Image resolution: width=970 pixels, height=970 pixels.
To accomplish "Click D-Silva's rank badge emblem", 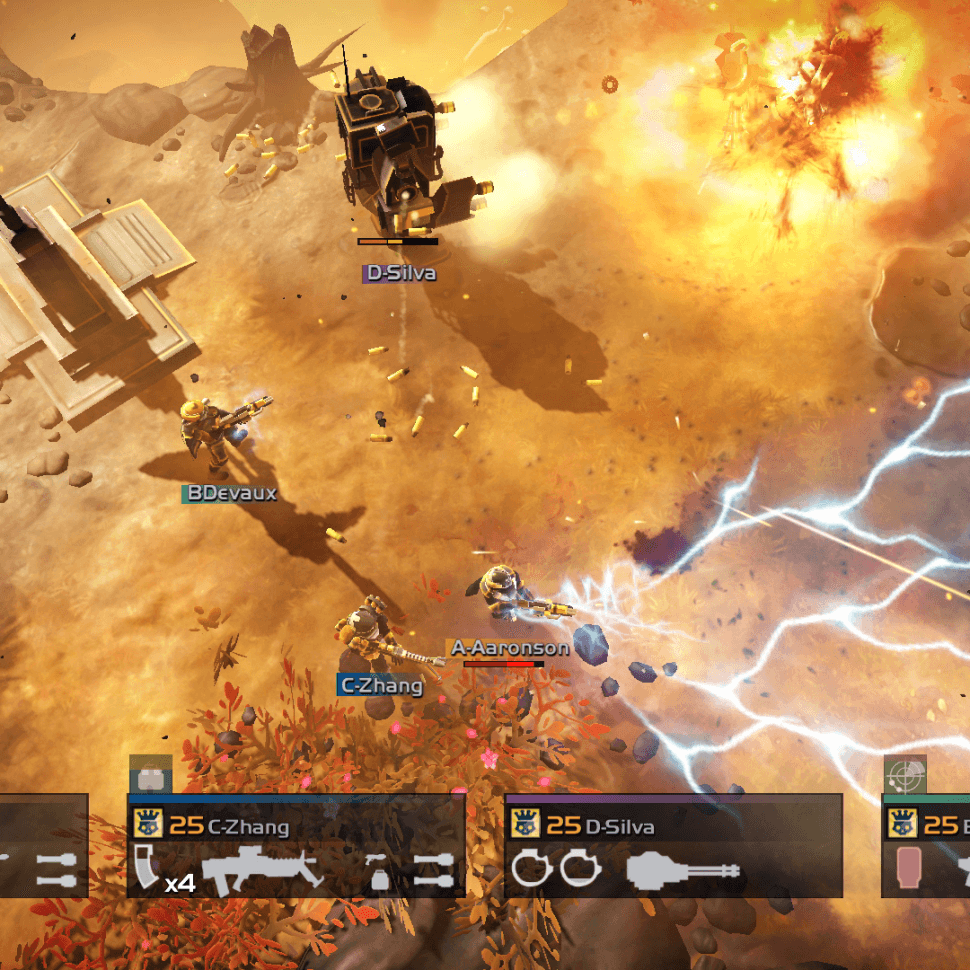I will (x=525, y=825).
